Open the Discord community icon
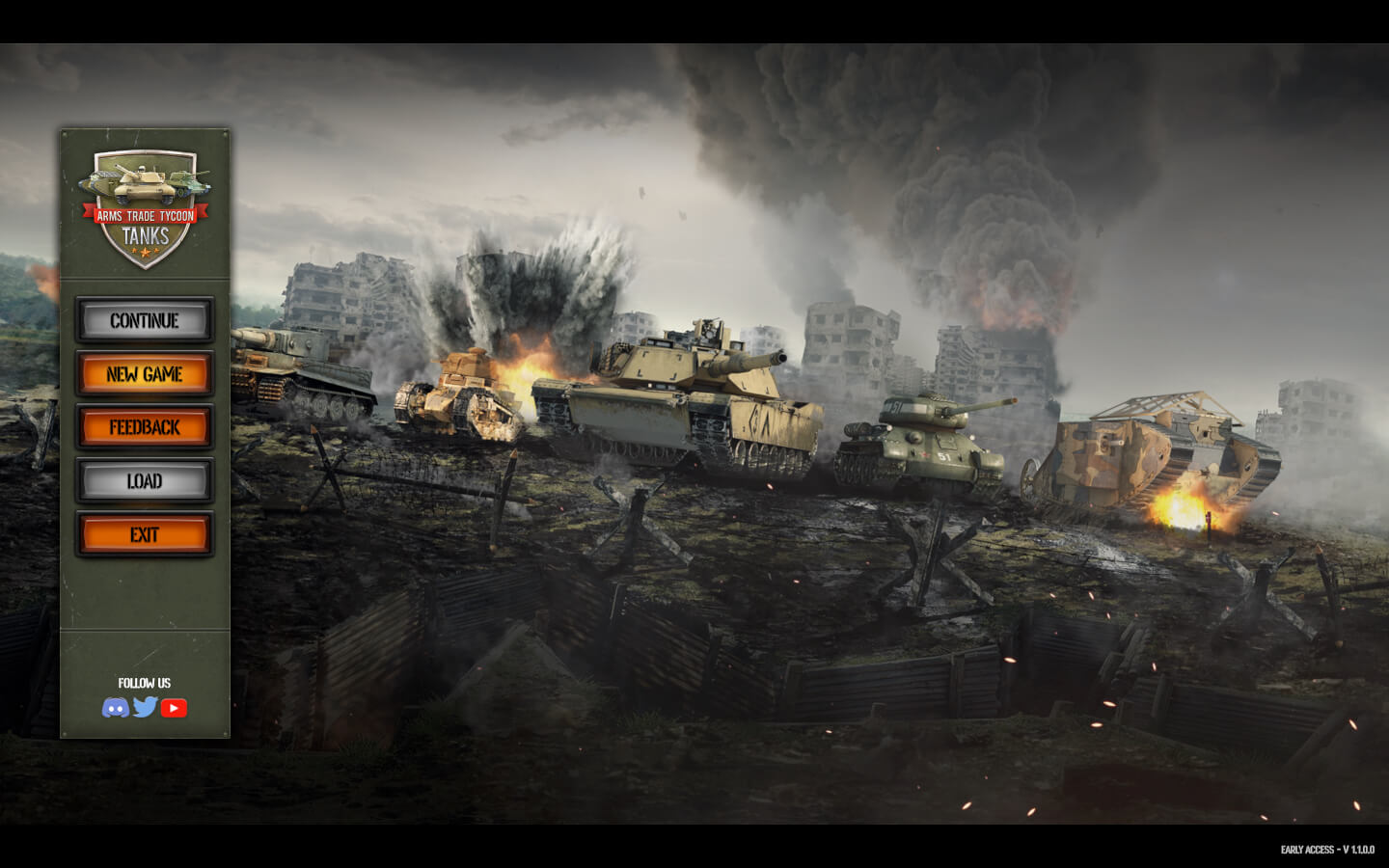The height and width of the screenshot is (868, 1389). (116, 707)
